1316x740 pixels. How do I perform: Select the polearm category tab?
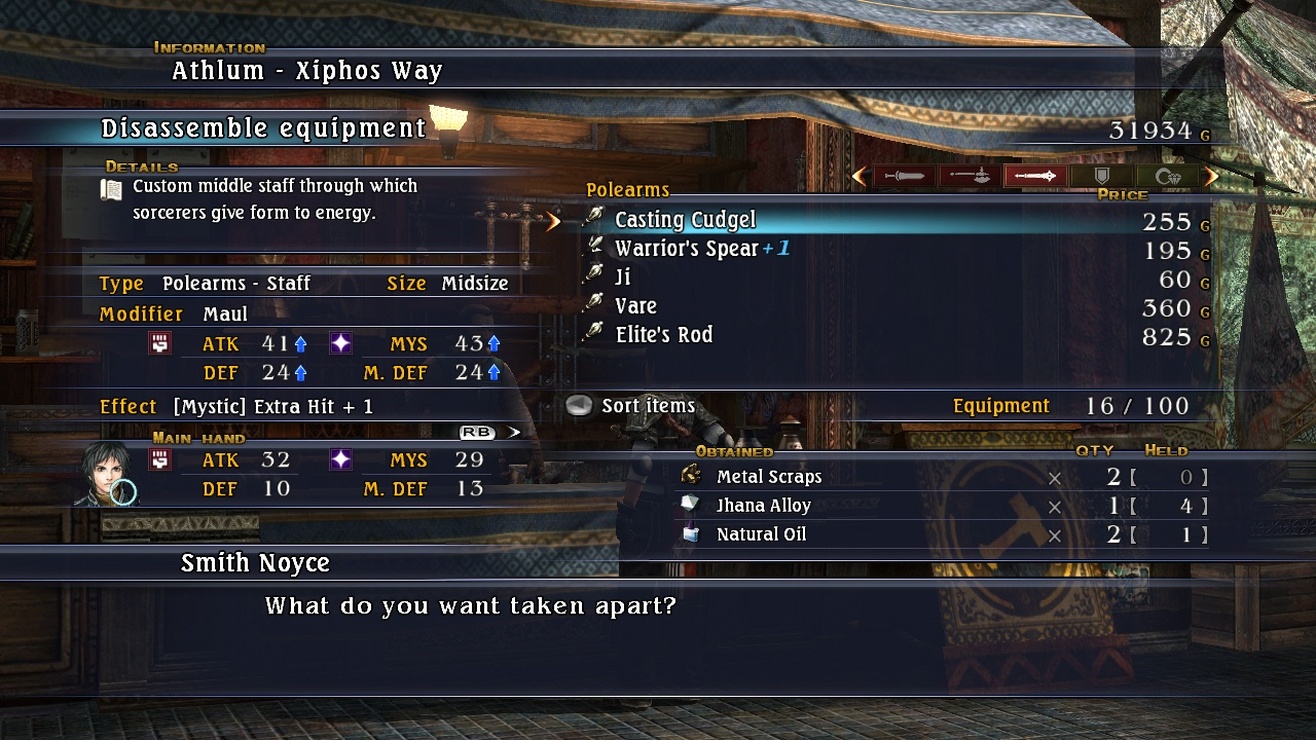[x=1034, y=177]
